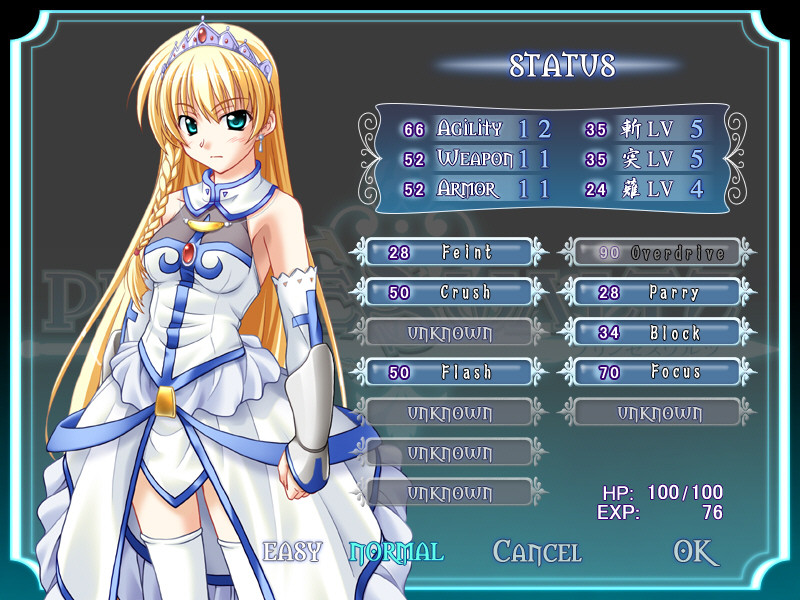Viewport: 800px width, 600px height.
Task: Select the Armor stat row
Action: coord(476,189)
